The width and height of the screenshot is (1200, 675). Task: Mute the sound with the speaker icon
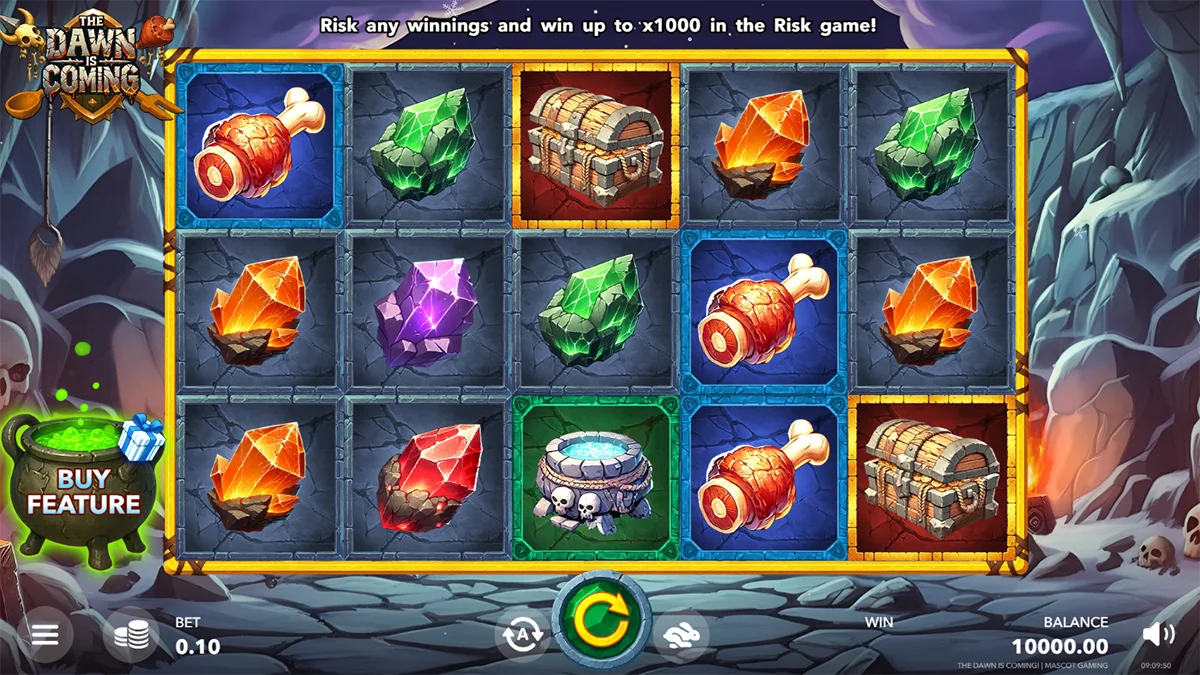(x=1158, y=634)
